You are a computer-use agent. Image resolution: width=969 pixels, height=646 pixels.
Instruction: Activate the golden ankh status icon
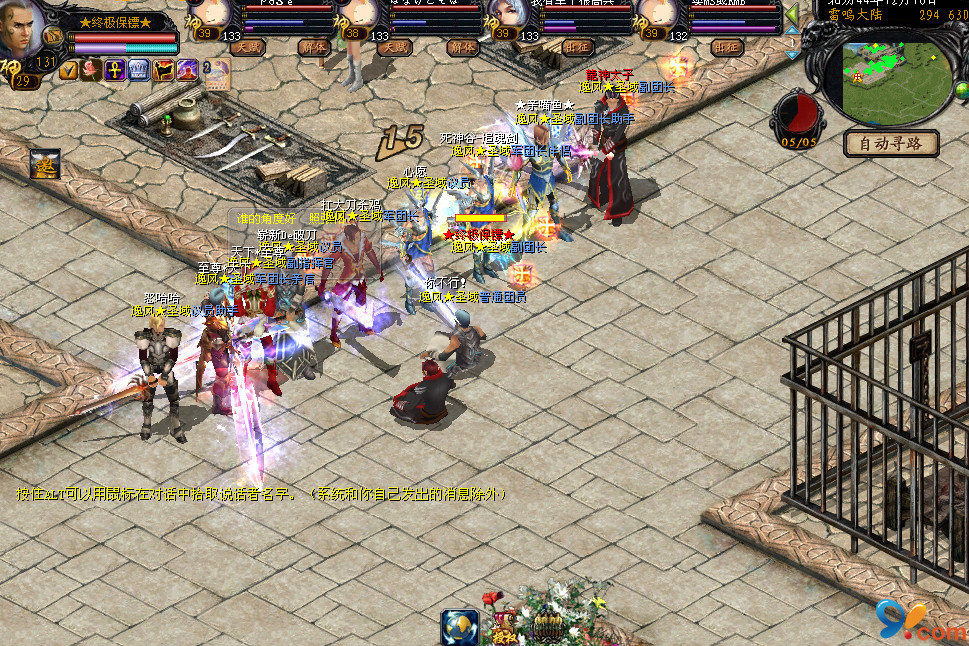[114, 70]
